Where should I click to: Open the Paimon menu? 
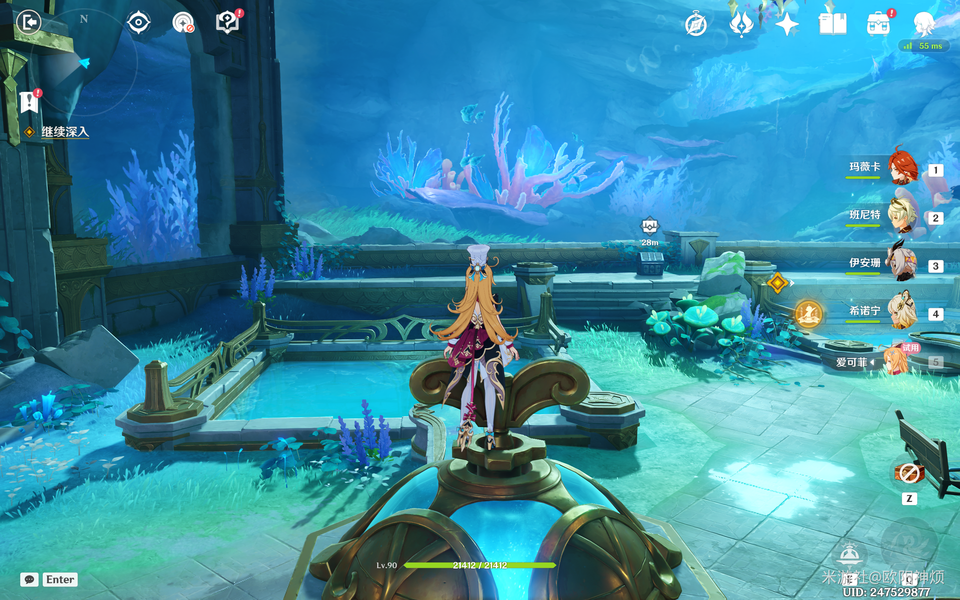tap(925, 23)
